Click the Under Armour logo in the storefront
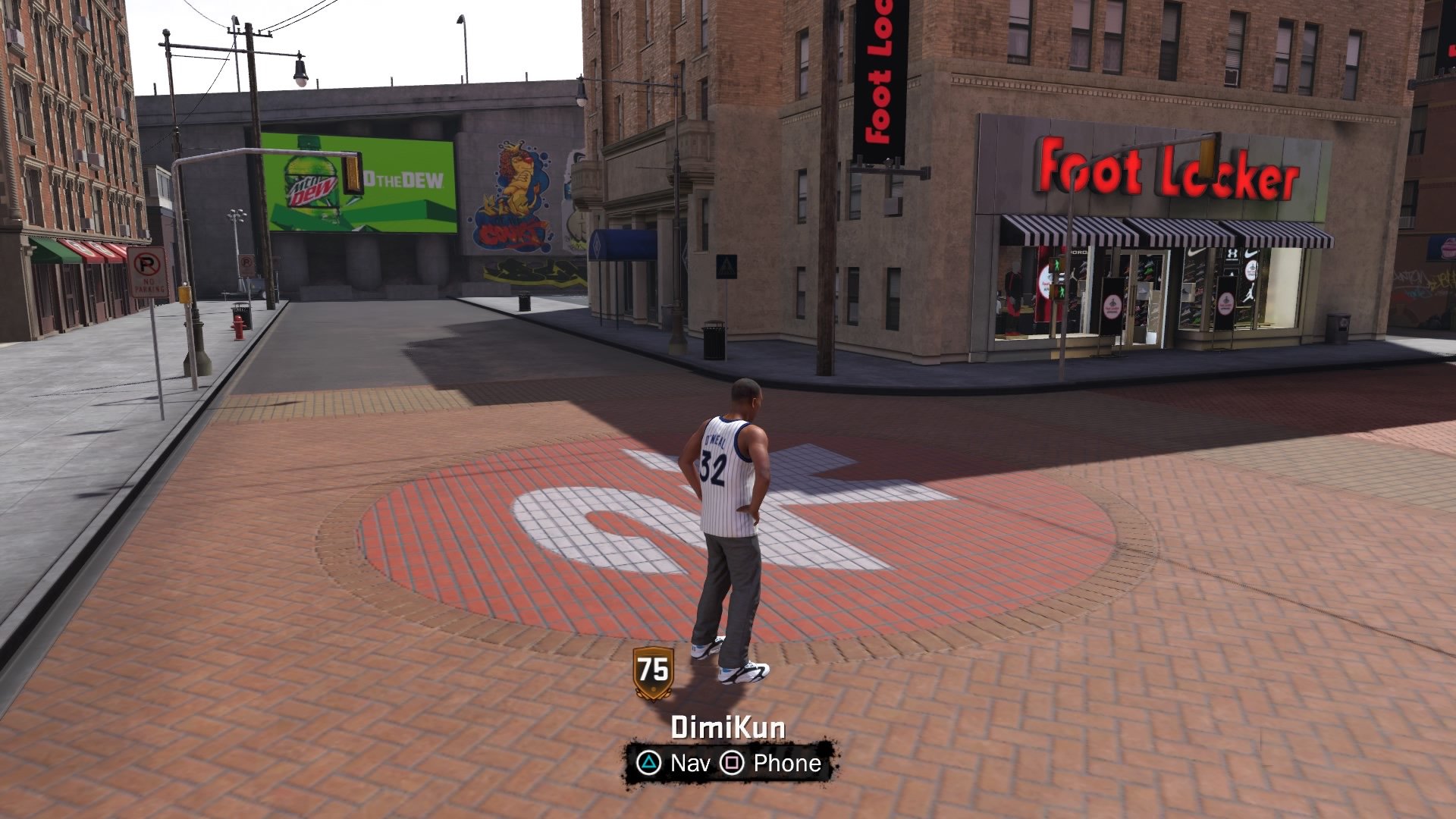1456x819 pixels. click(x=1233, y=254)
